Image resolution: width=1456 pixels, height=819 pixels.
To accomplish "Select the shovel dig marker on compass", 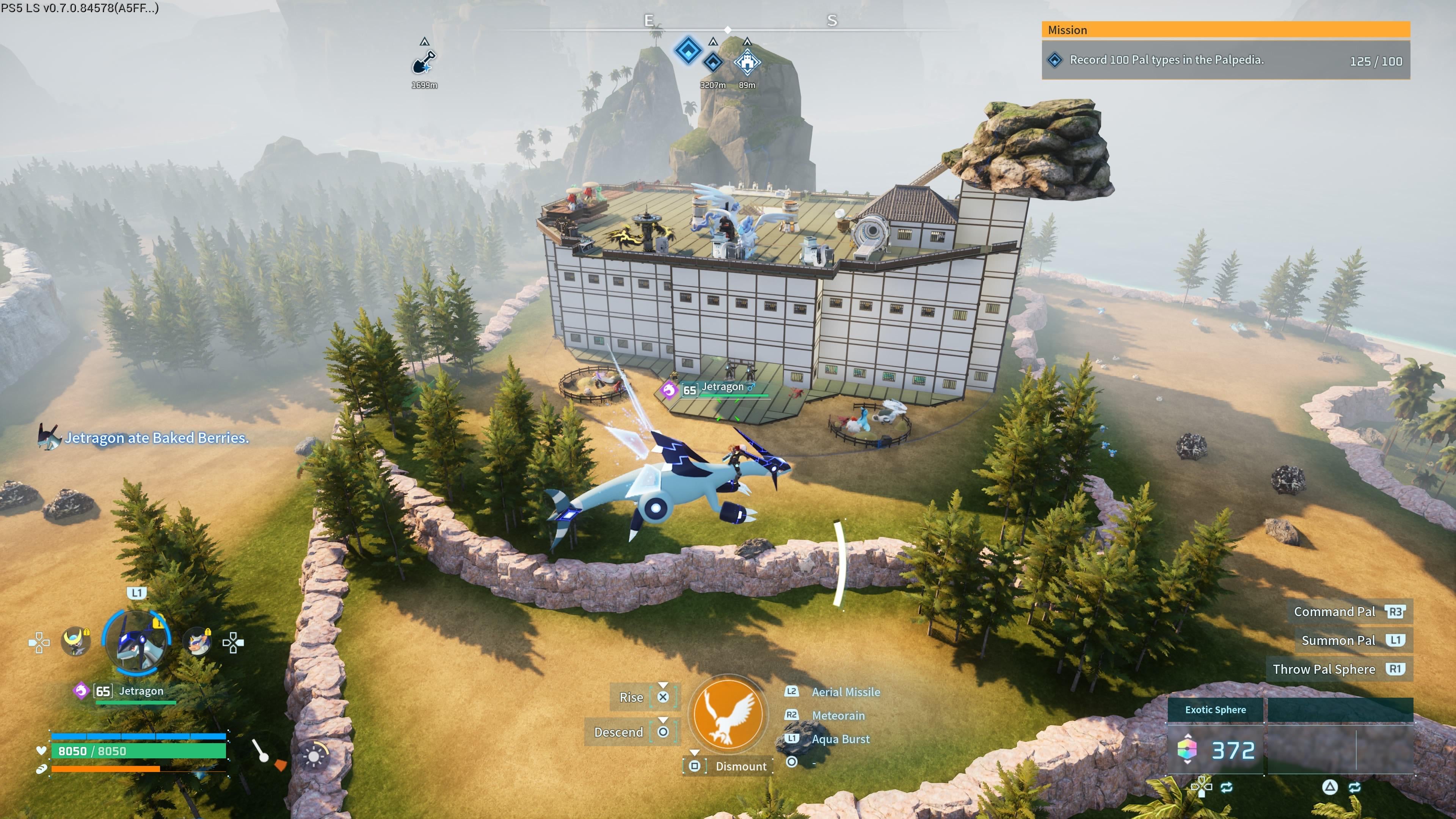I will click(424, 62).
